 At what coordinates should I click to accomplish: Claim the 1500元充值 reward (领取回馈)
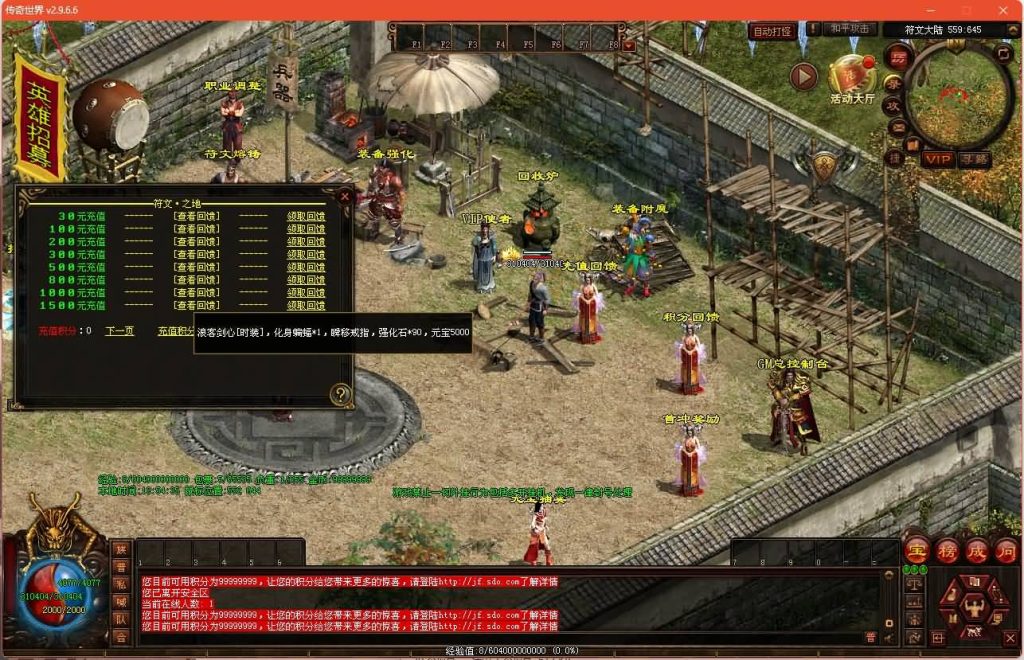point(306,306)
